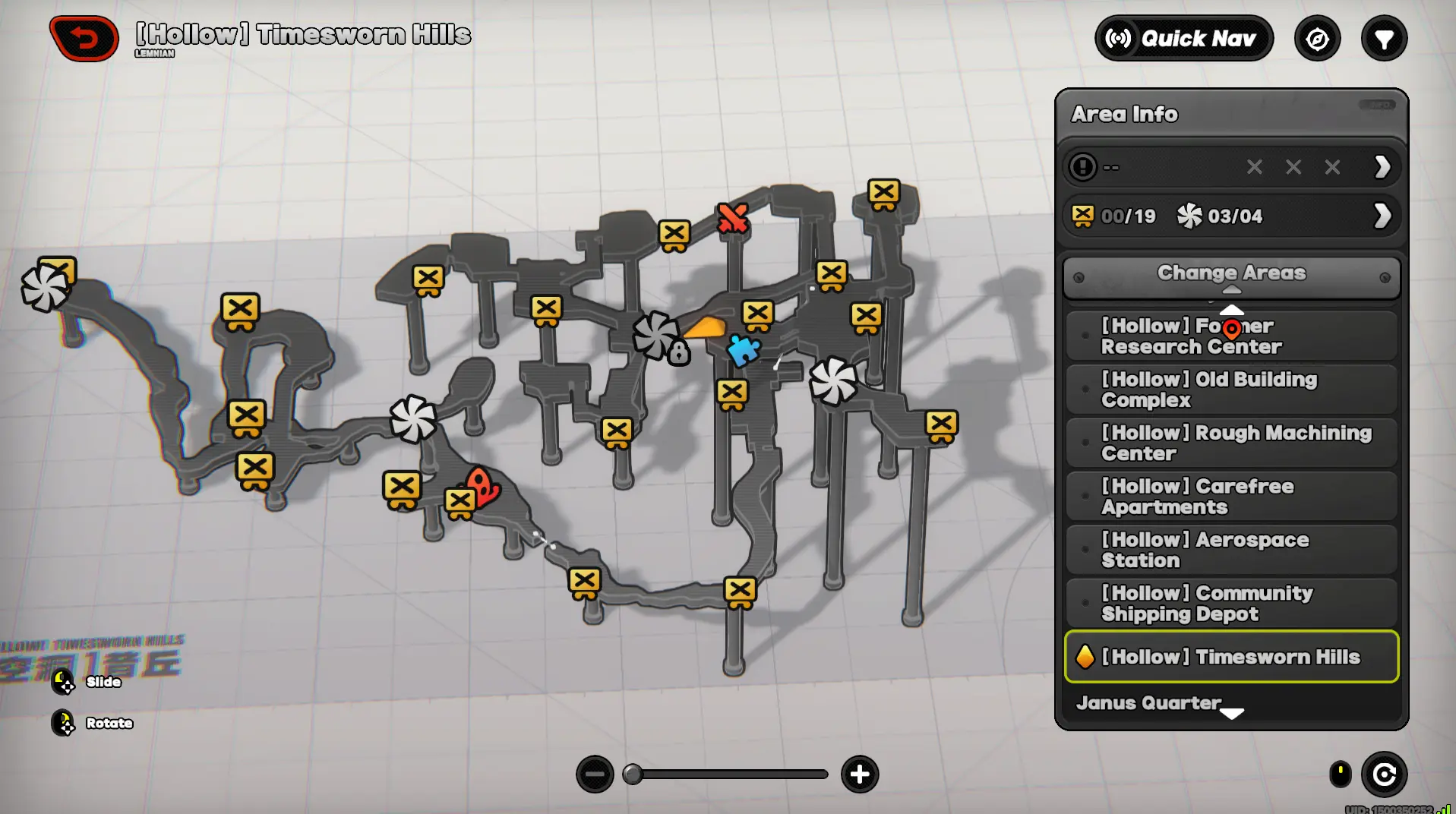
Task: Expand the commission status row arrow
Action: (x=1382, y=166)
